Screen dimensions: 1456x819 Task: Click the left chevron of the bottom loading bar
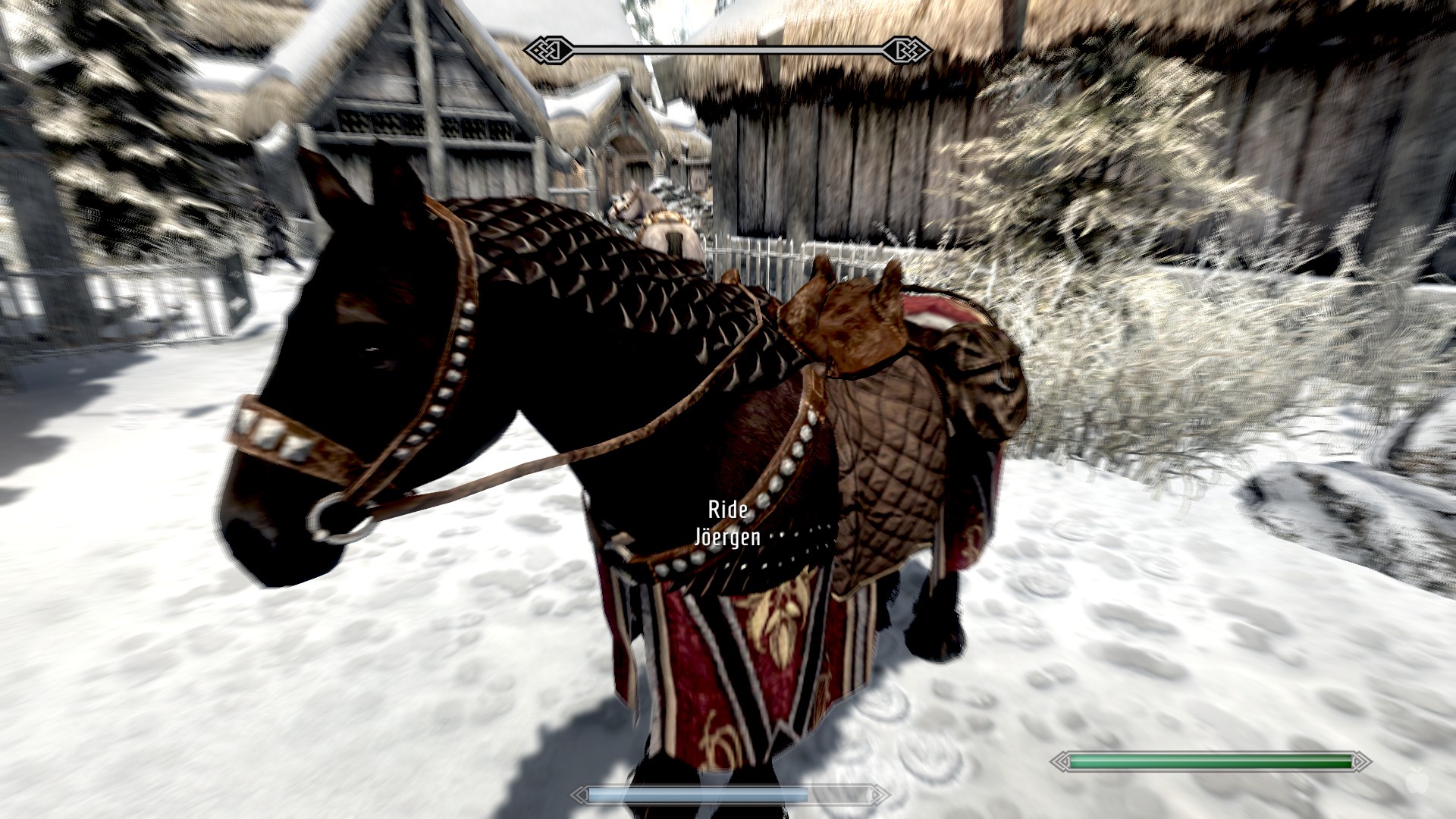[x=582, y=795]
